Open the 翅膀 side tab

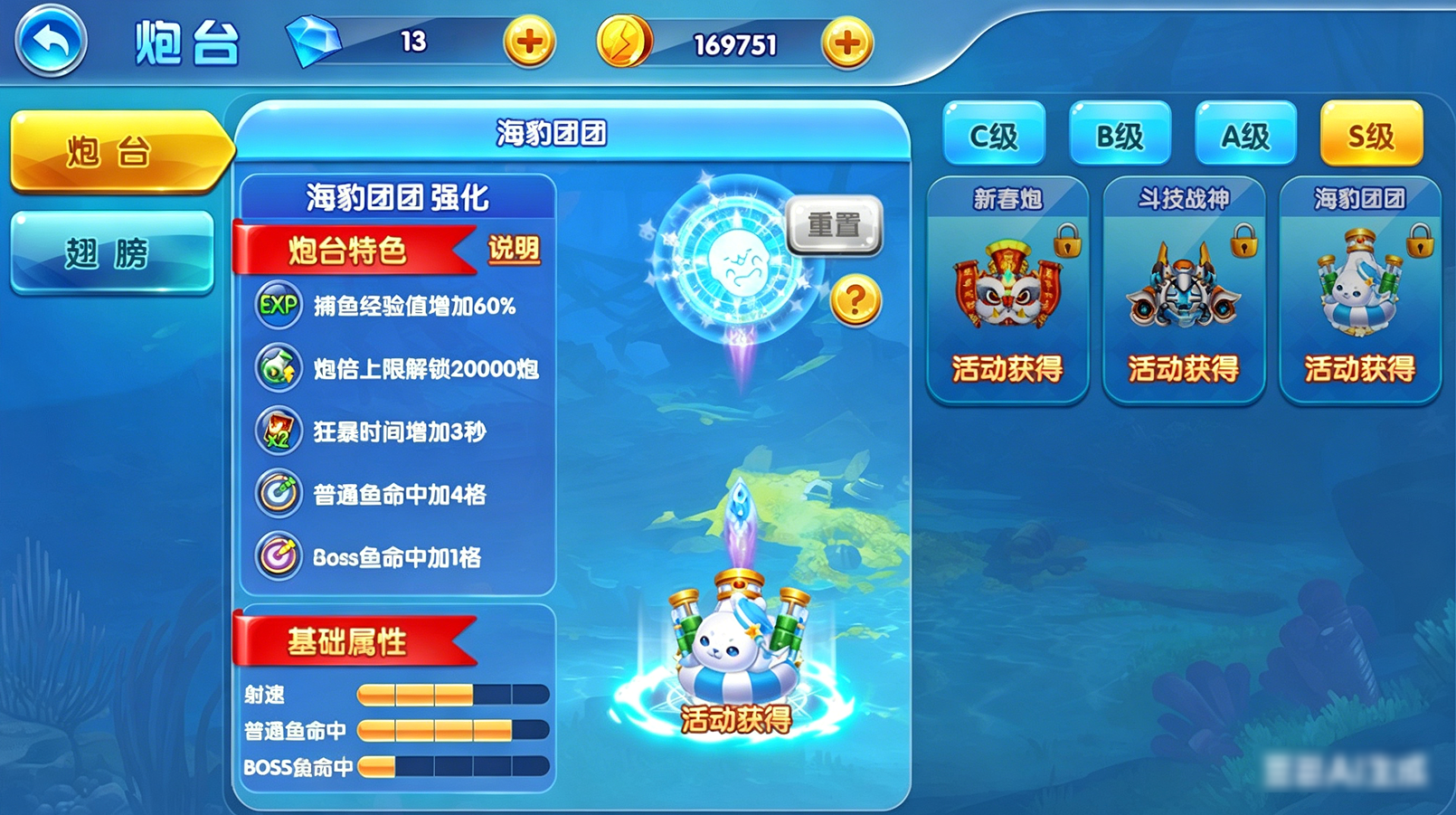click(x=112, y=253)
